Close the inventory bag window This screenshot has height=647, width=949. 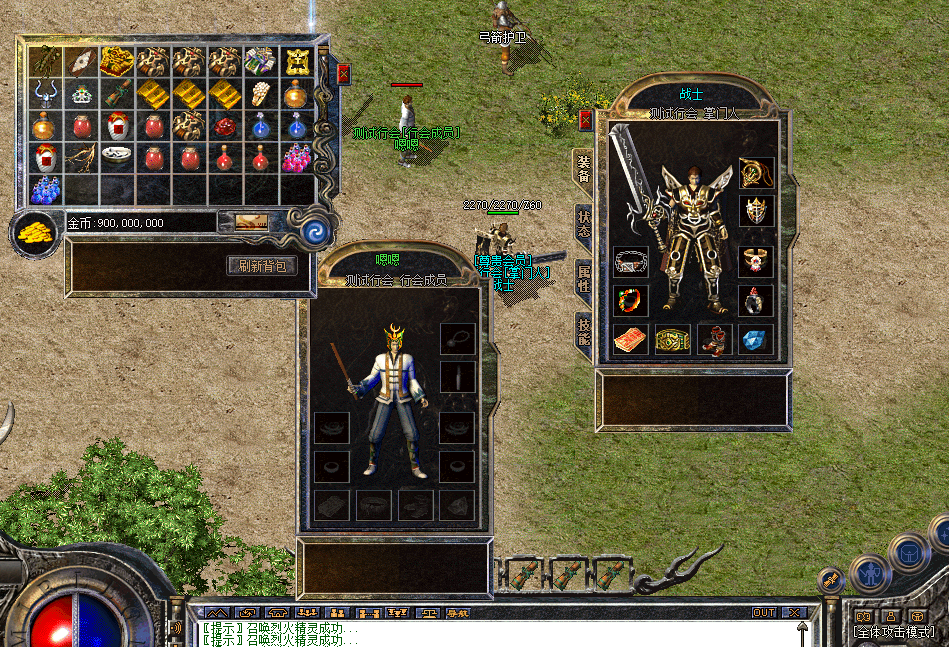click(343, 73)
